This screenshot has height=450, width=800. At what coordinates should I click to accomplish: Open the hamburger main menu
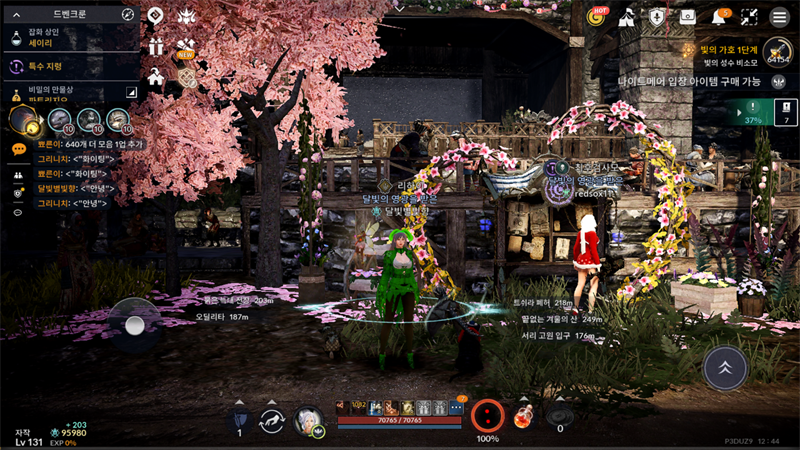tap(779, 17)
